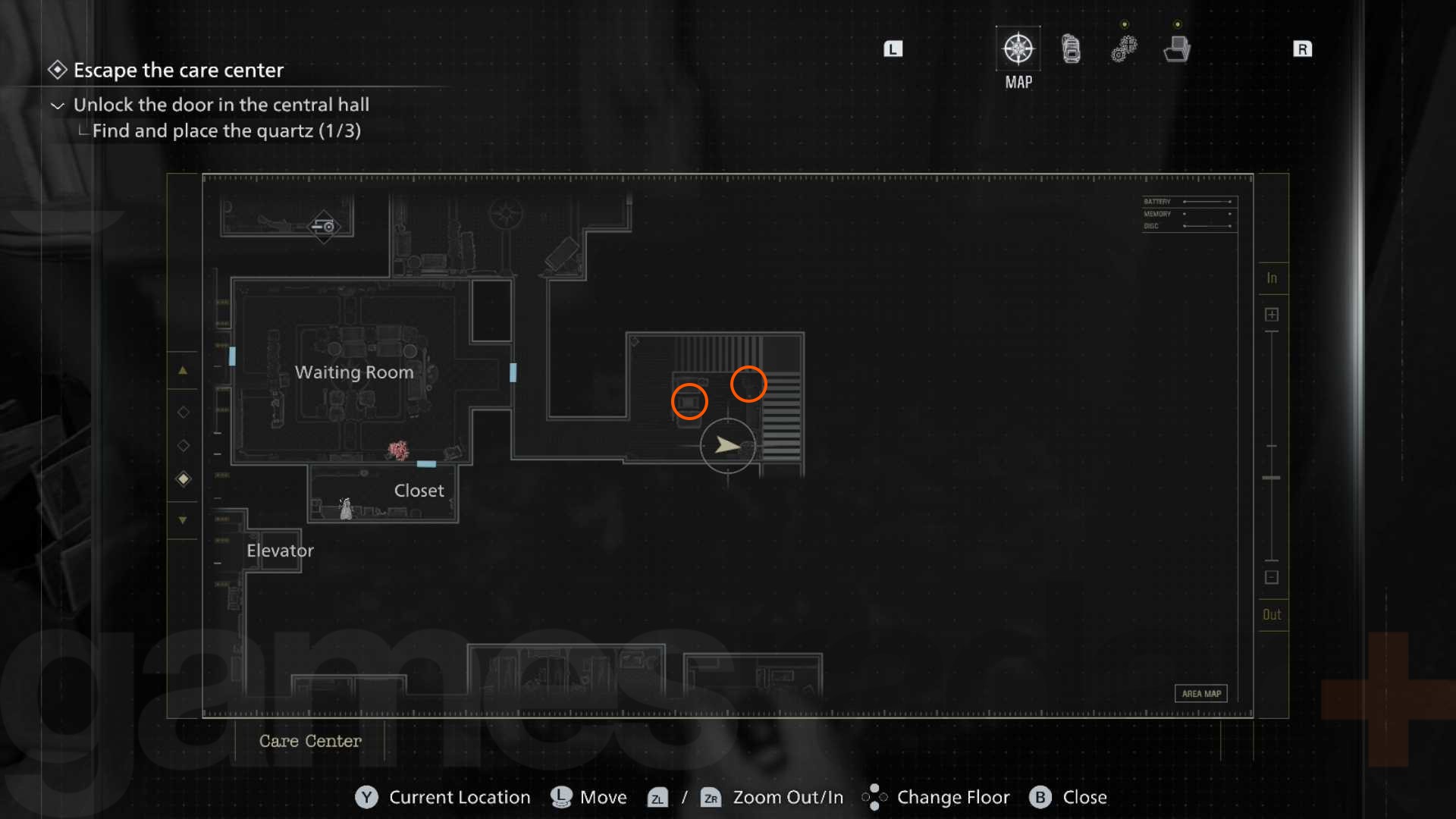Click the zoom-out minus icon
1456x819 pixels.
[1272, 577]
